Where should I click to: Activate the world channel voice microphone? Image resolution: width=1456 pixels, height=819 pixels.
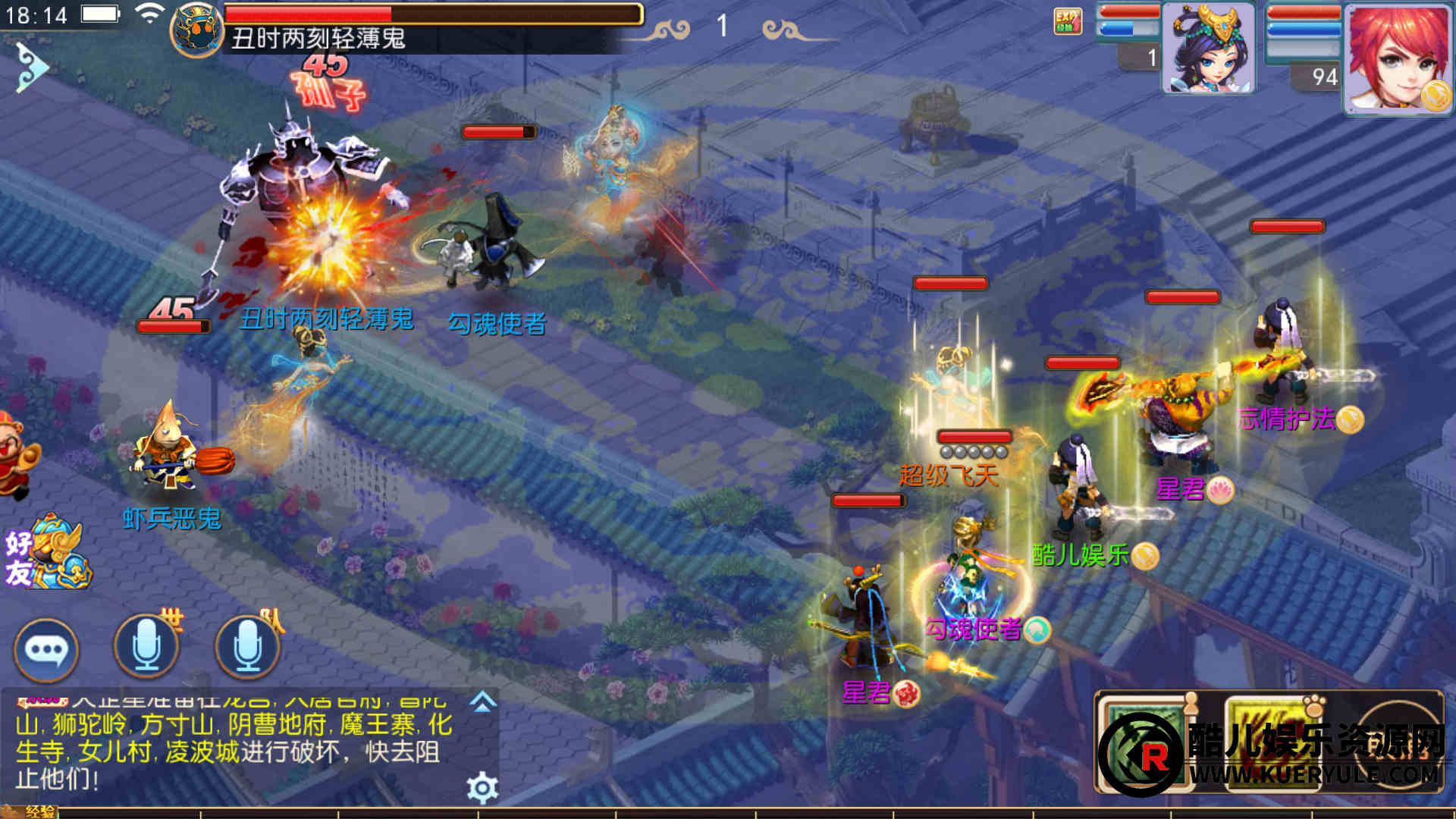point(146,647)
